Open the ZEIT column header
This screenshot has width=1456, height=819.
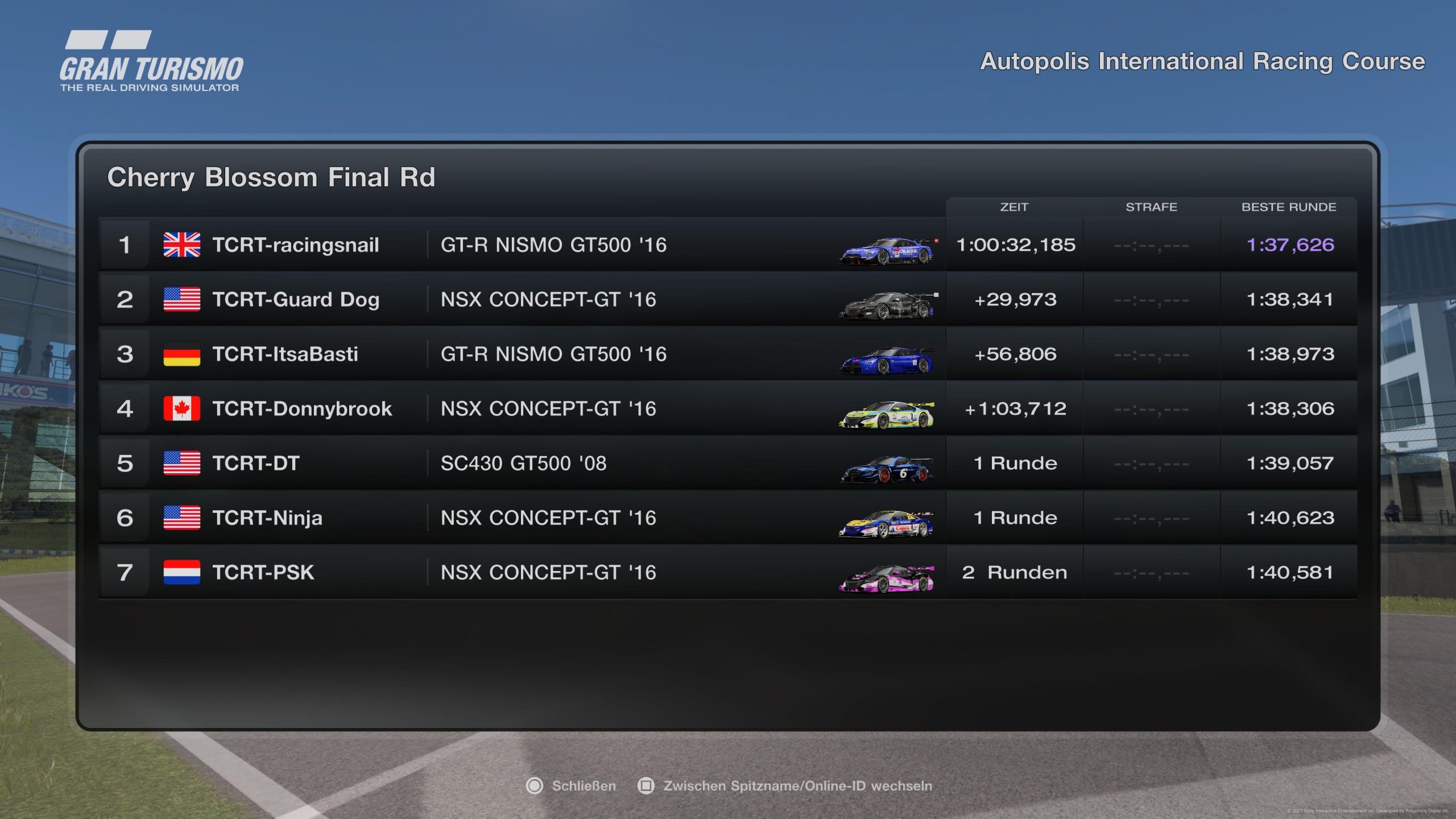(x=1015, y=207)
